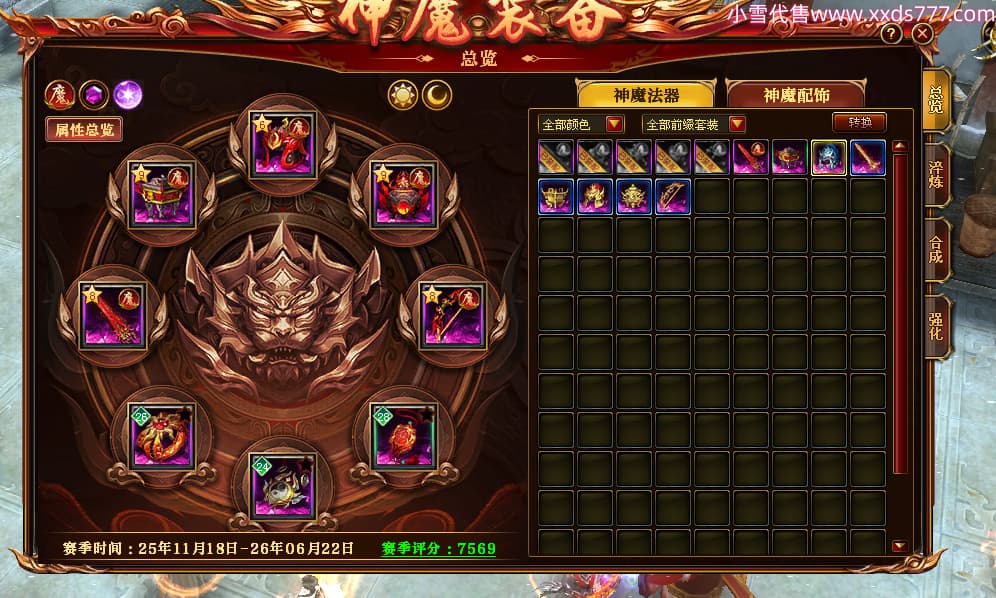Select the equipped red treasure chest slot
This screenshot has height=598, width=996.
(x=162, y=194)
